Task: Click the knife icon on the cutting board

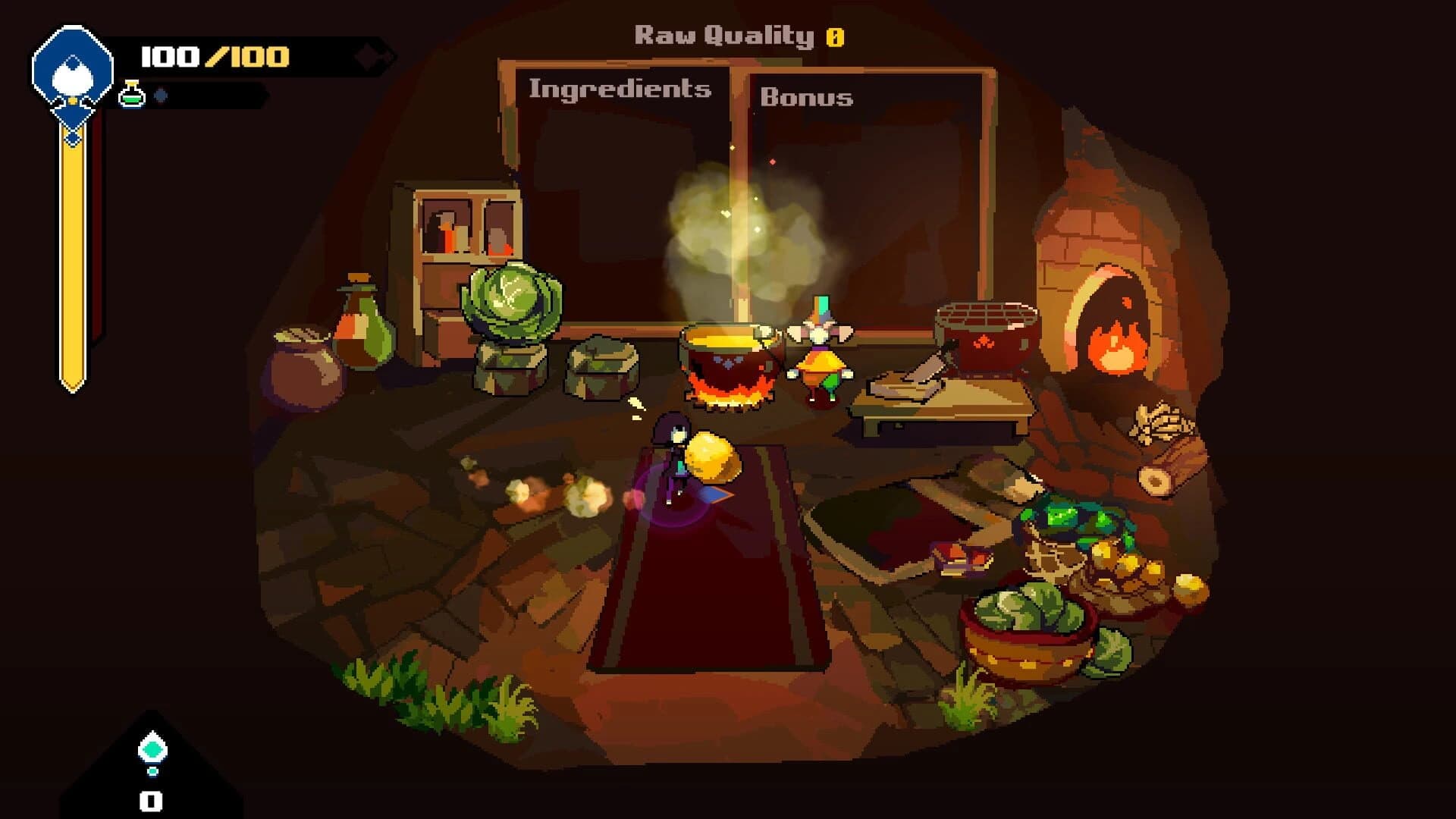Action: point(922,369)
